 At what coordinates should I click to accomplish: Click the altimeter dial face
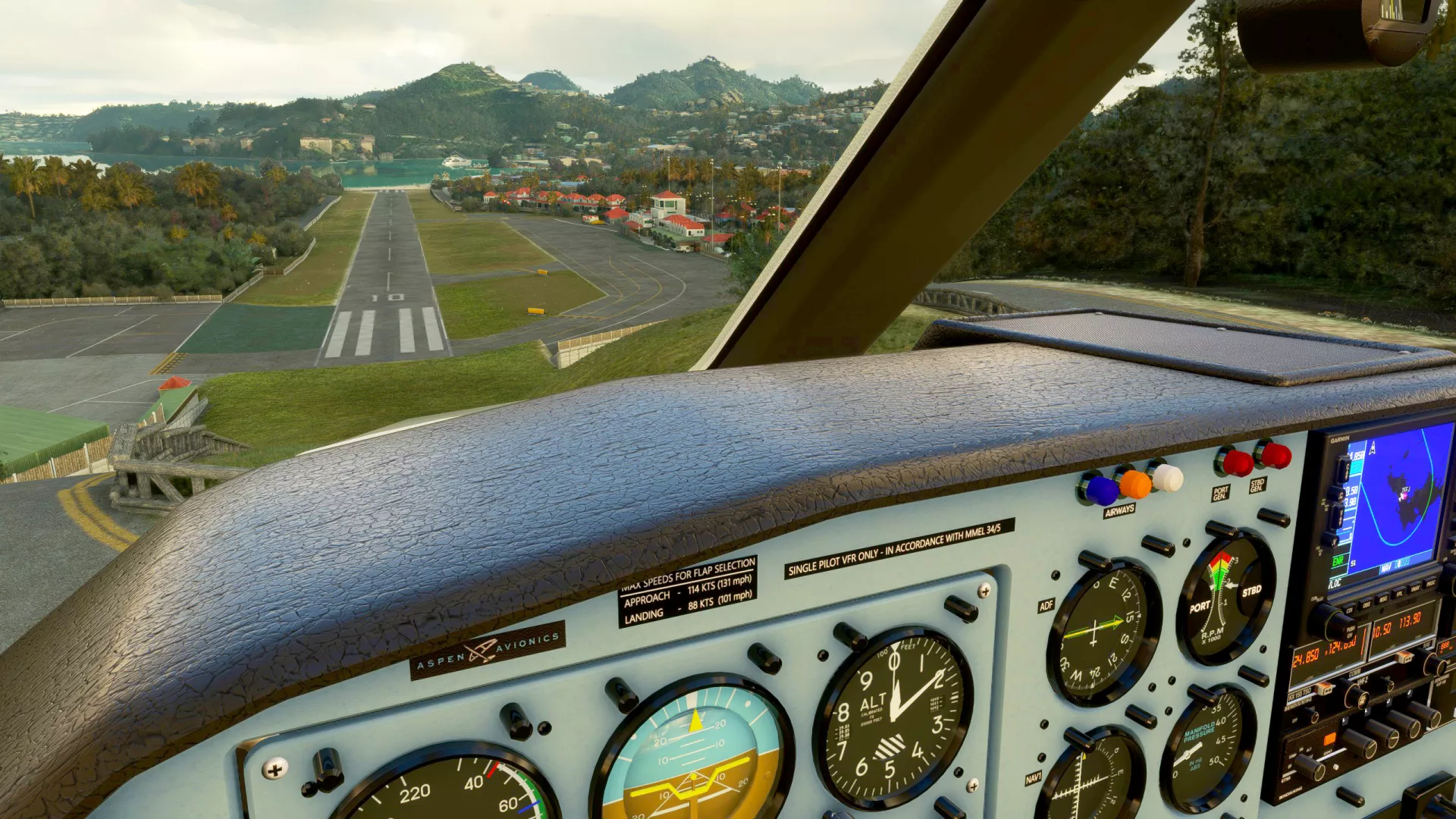pyautogui.click(x=893, y=715)
